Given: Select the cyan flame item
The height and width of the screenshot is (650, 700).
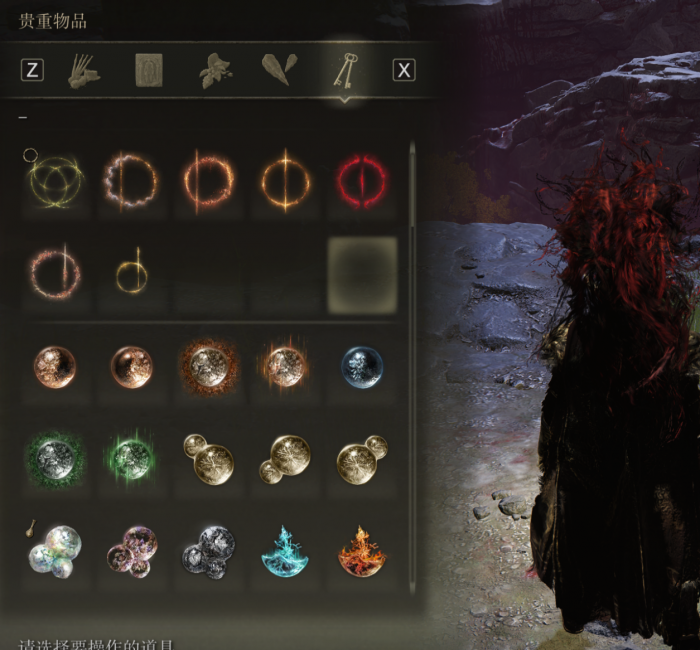Looking at the screenshot, I should click(x=285, y=551).
